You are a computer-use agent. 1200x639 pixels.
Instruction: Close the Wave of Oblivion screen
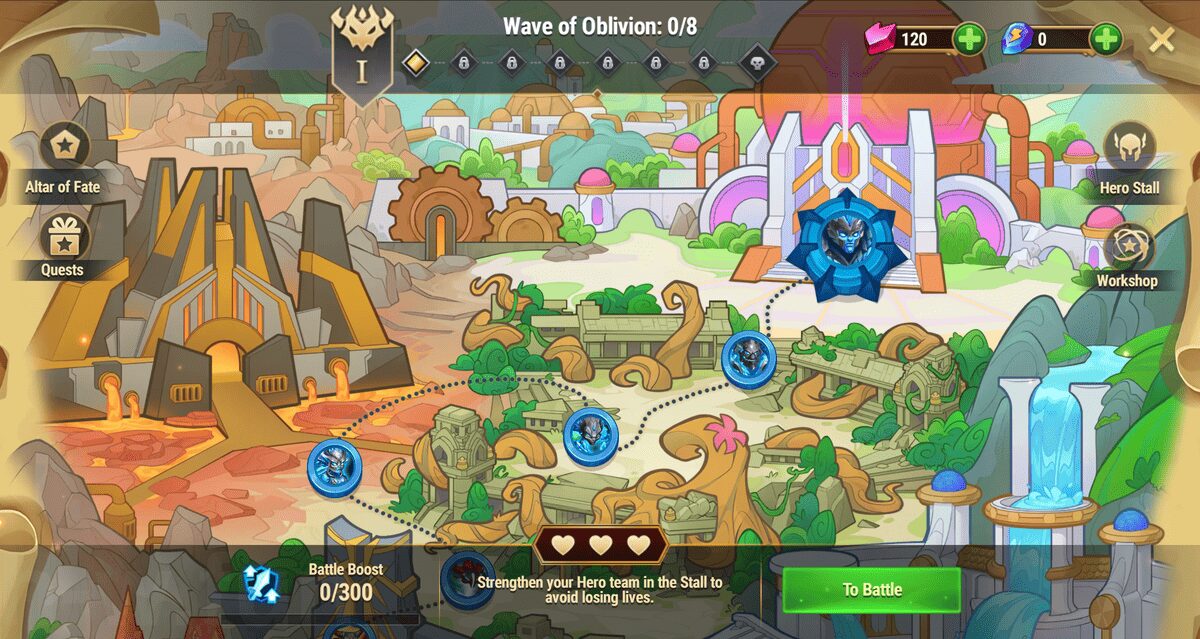tap(1161, 40)
